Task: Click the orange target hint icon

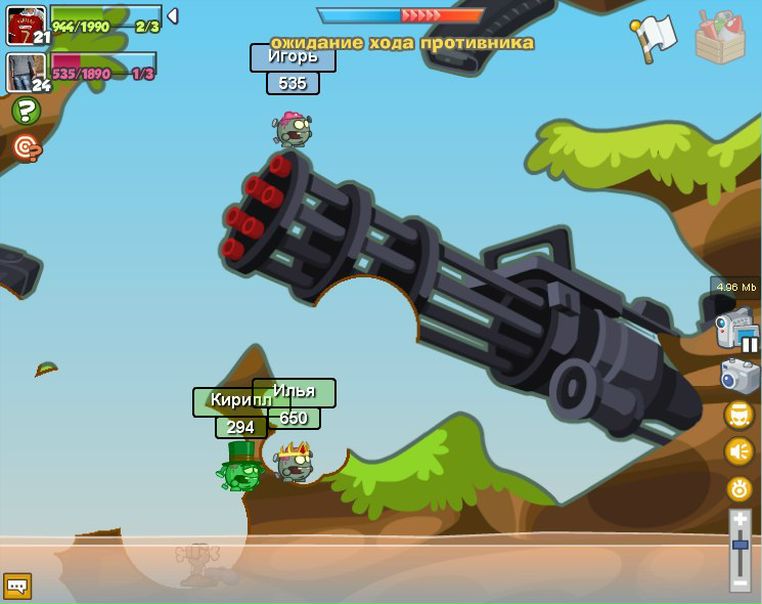Action: [x=26, y=148]
